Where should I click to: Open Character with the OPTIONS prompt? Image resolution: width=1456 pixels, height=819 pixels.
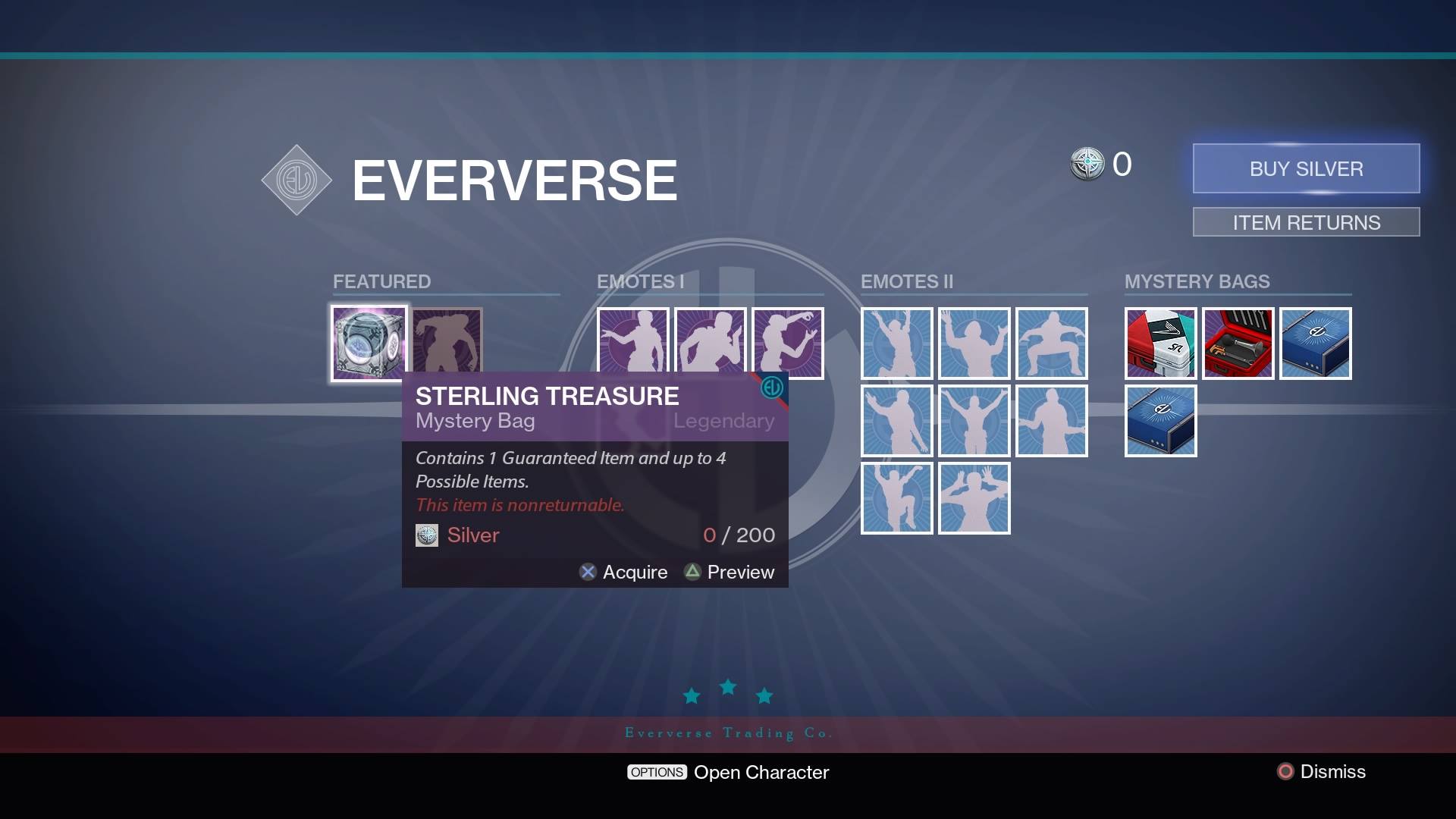(x=728, y=772)
